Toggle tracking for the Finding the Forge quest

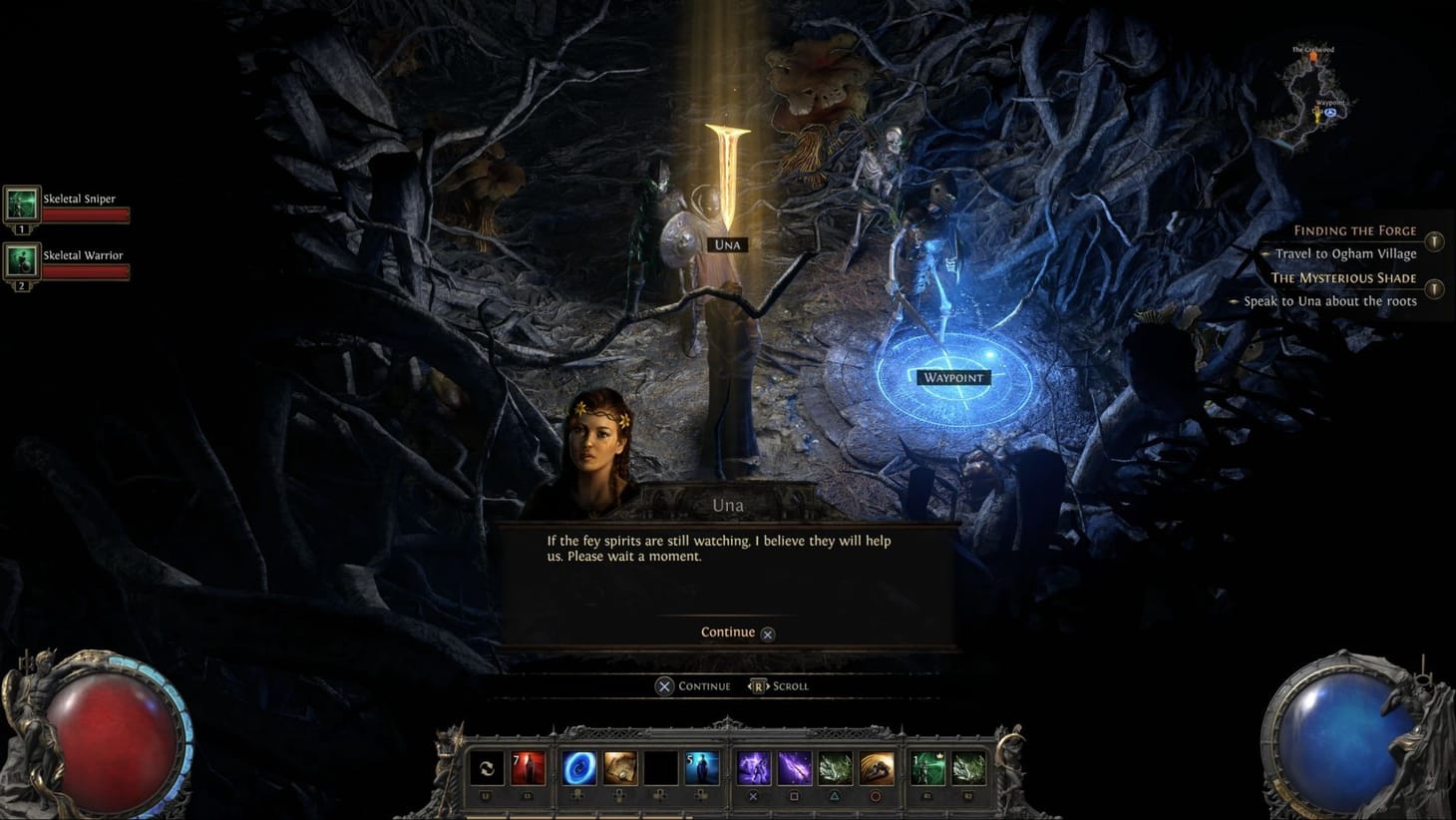click(1434, 240)
